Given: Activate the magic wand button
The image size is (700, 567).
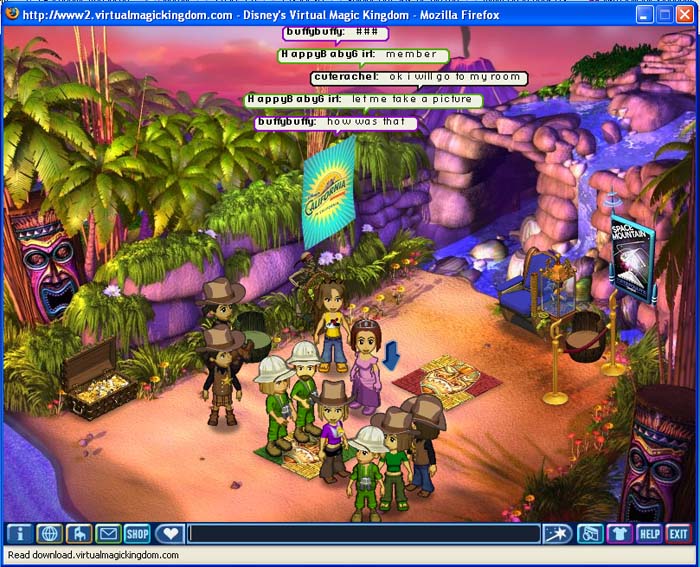Looking at the screenshot, I should coord(558,534).
